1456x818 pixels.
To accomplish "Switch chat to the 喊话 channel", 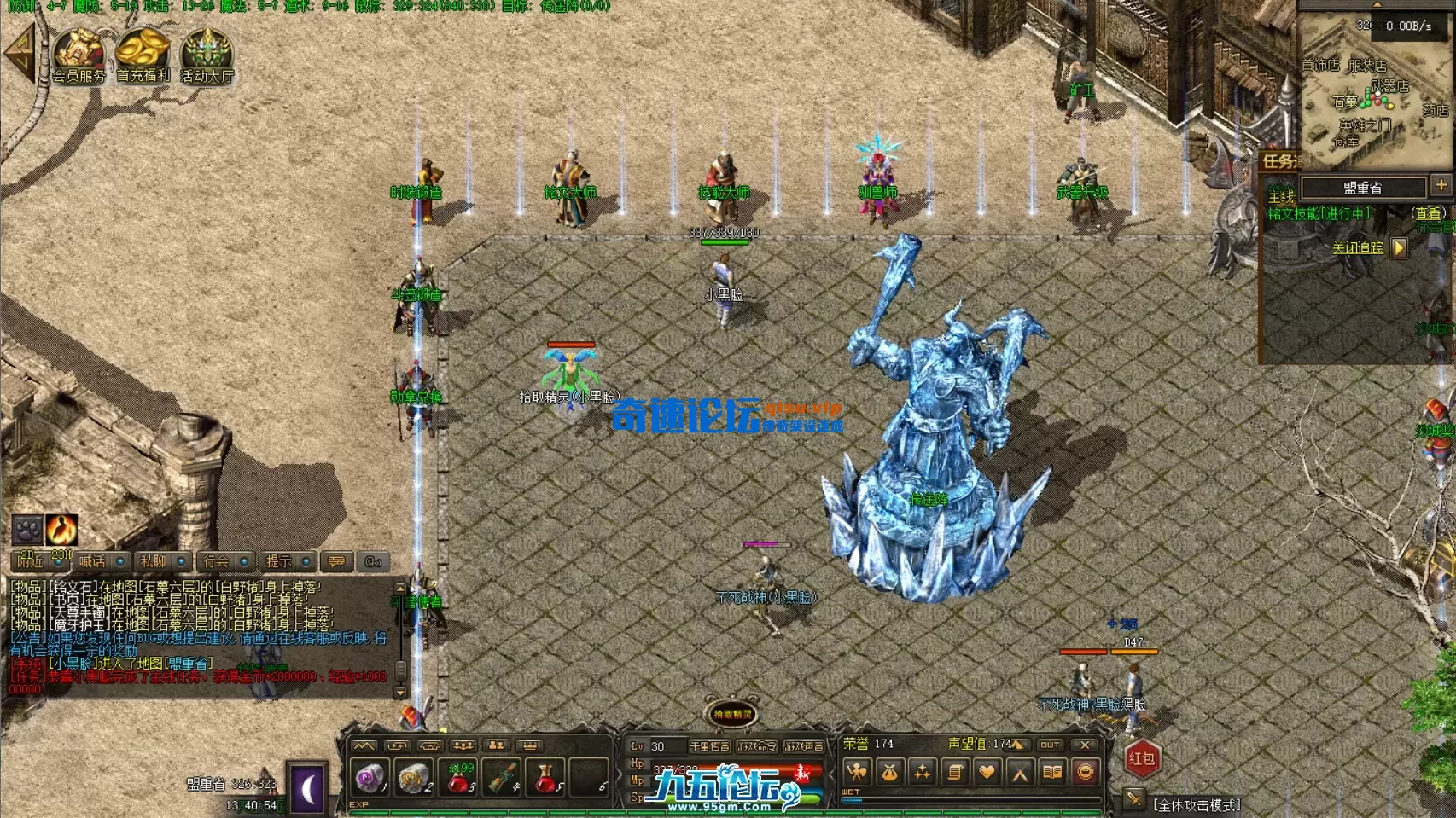I will coord(92,561).
